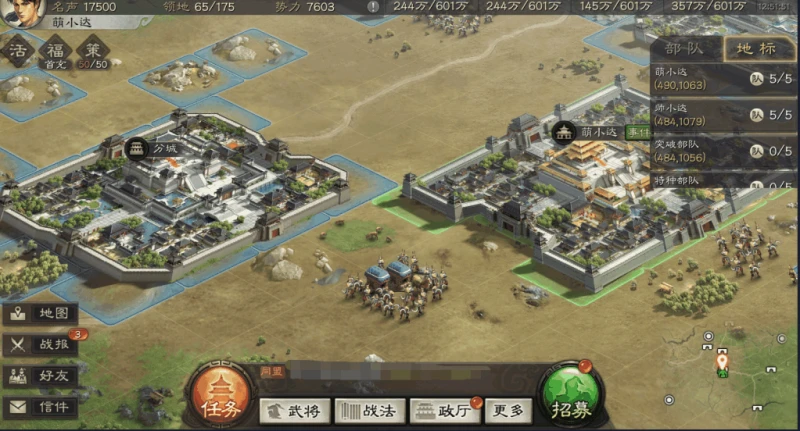This screenshot has width=800, height=431.
Task: Open the 福 diamond icon
Action: [x=54, y=50]
